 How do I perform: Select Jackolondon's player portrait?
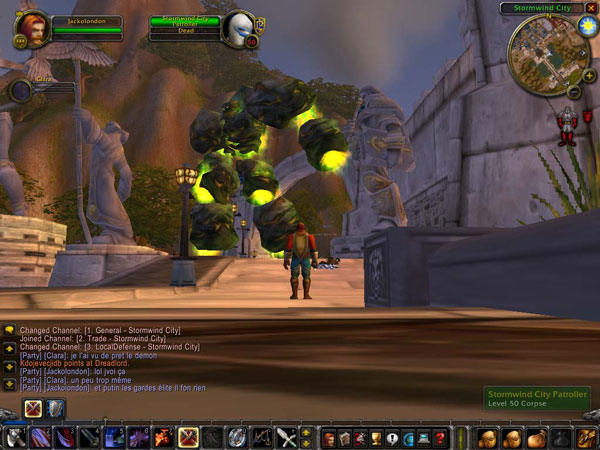31,28
